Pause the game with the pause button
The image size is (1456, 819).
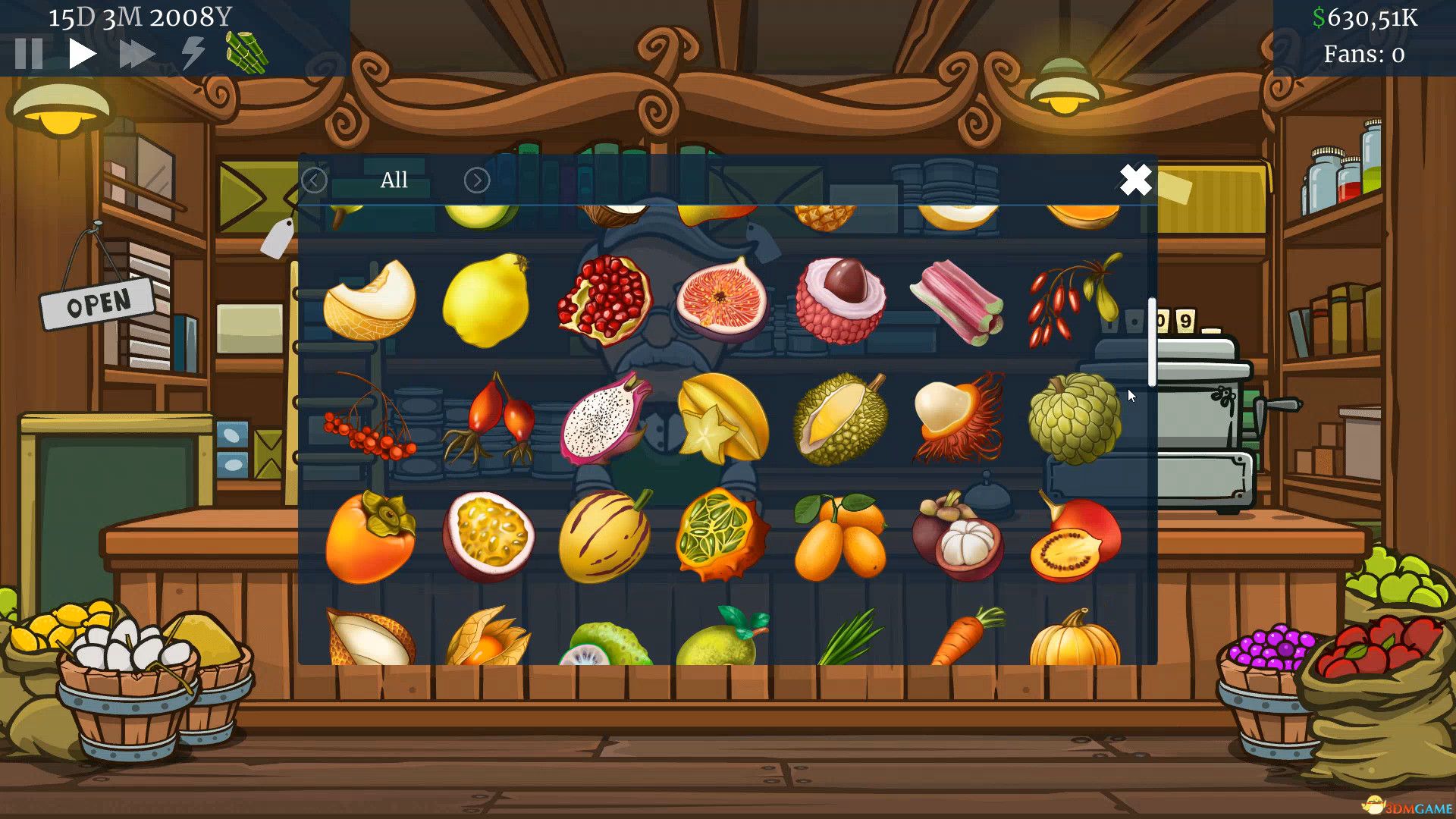tap(27, 52)
